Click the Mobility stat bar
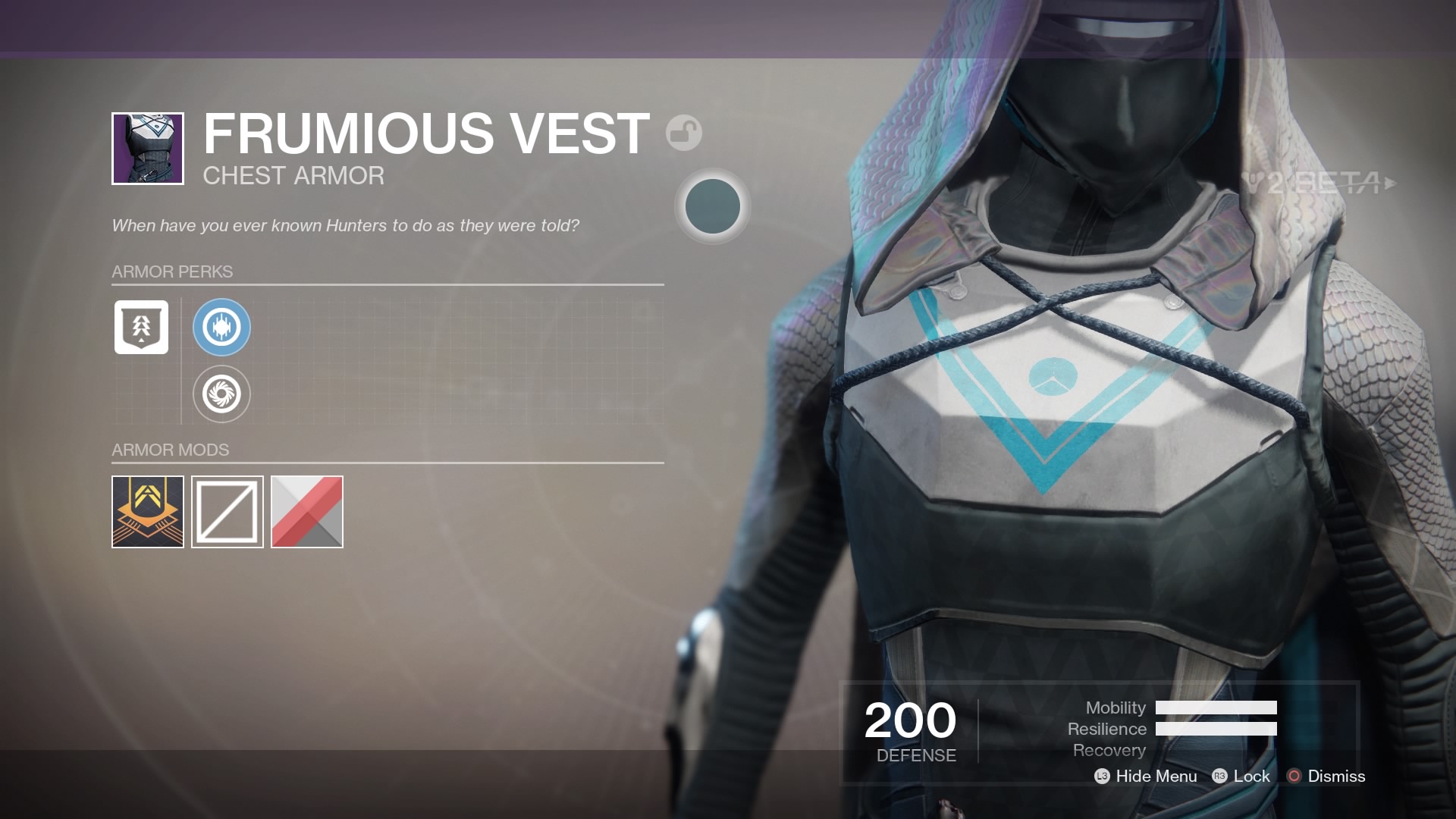1456x819 pixels. click(x=1216, y=708)
